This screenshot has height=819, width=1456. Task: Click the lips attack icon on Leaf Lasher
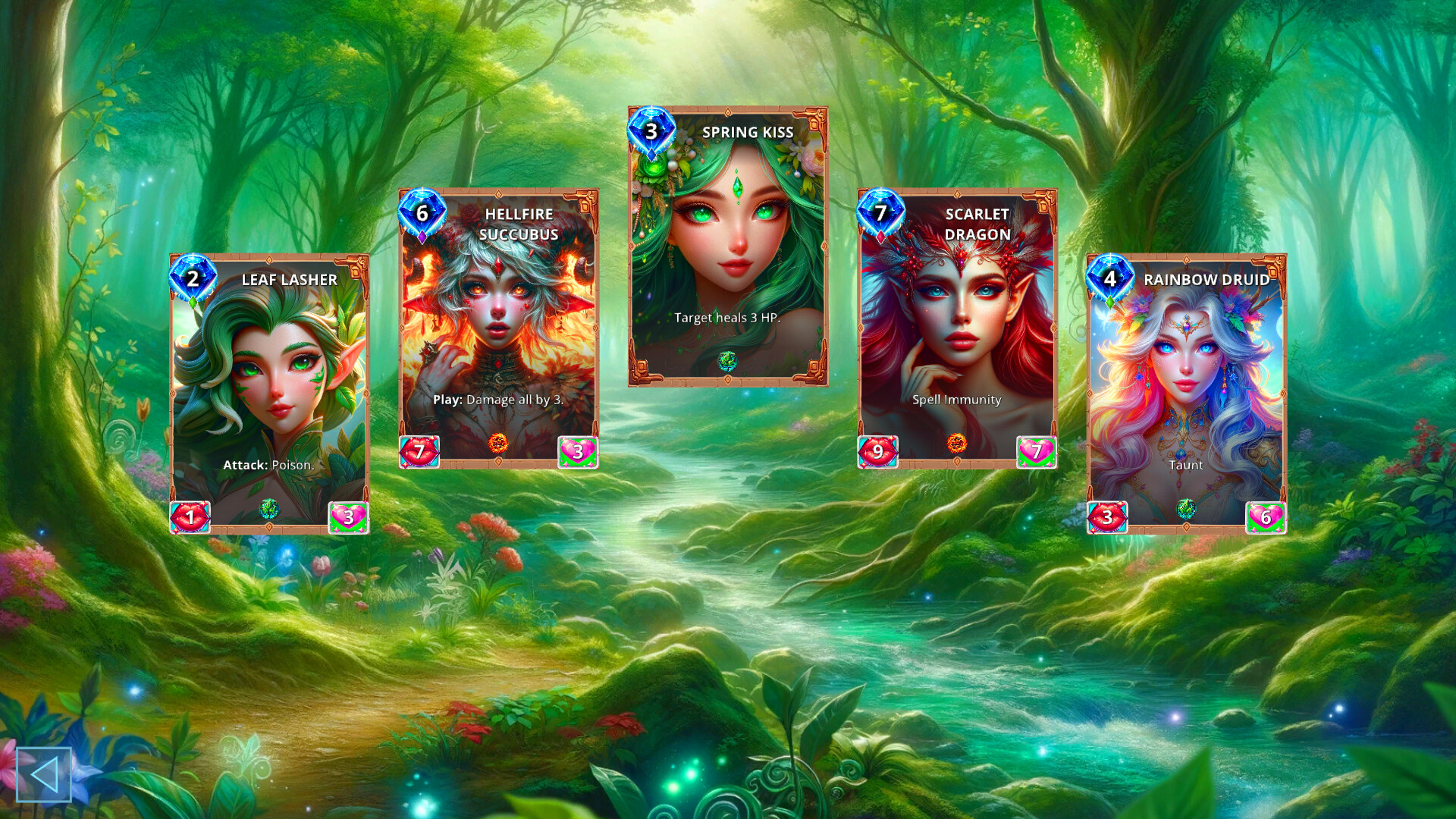[x=190, y=517]
